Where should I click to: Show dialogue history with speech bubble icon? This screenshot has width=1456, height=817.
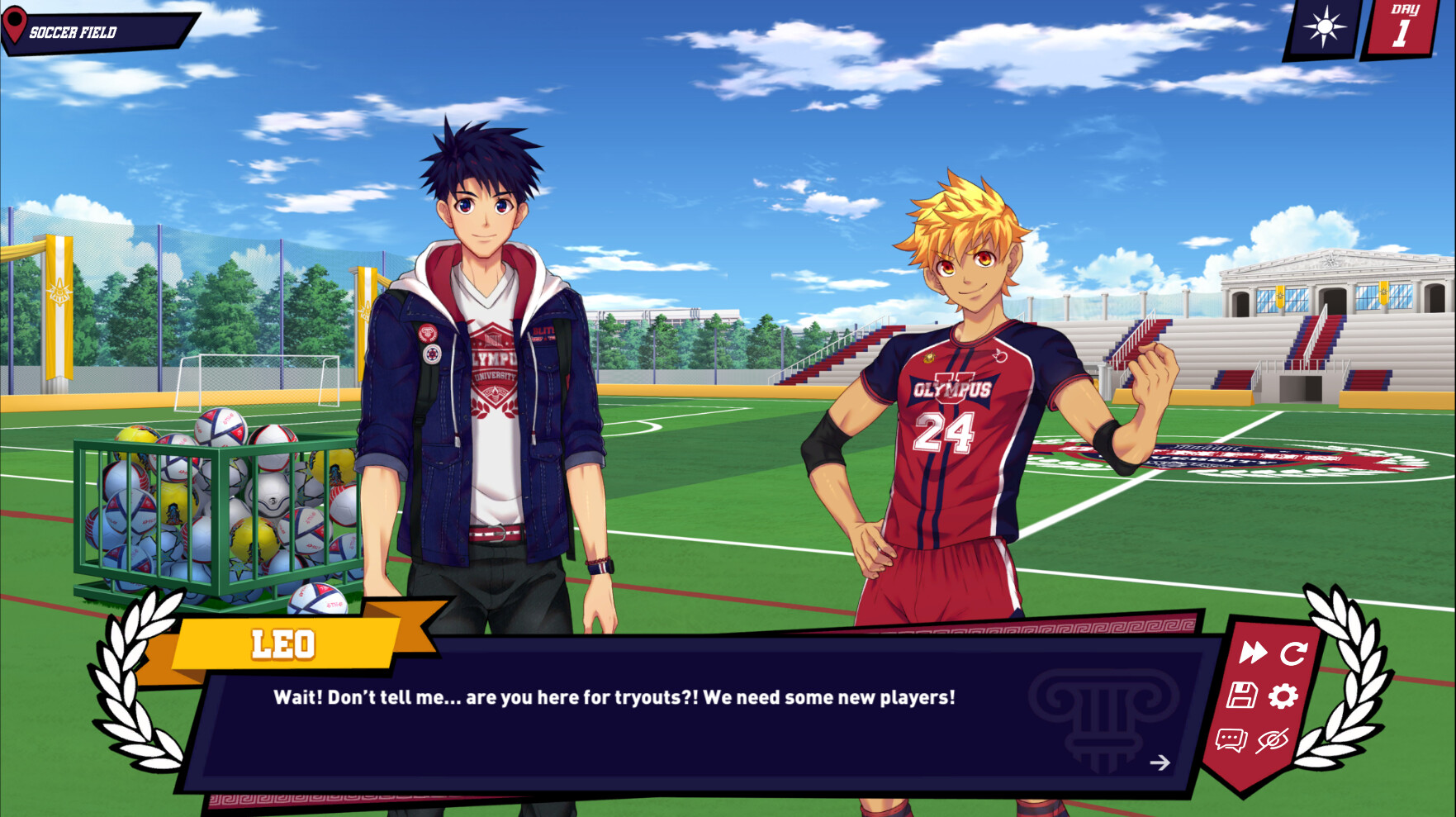coord(1231,739)
